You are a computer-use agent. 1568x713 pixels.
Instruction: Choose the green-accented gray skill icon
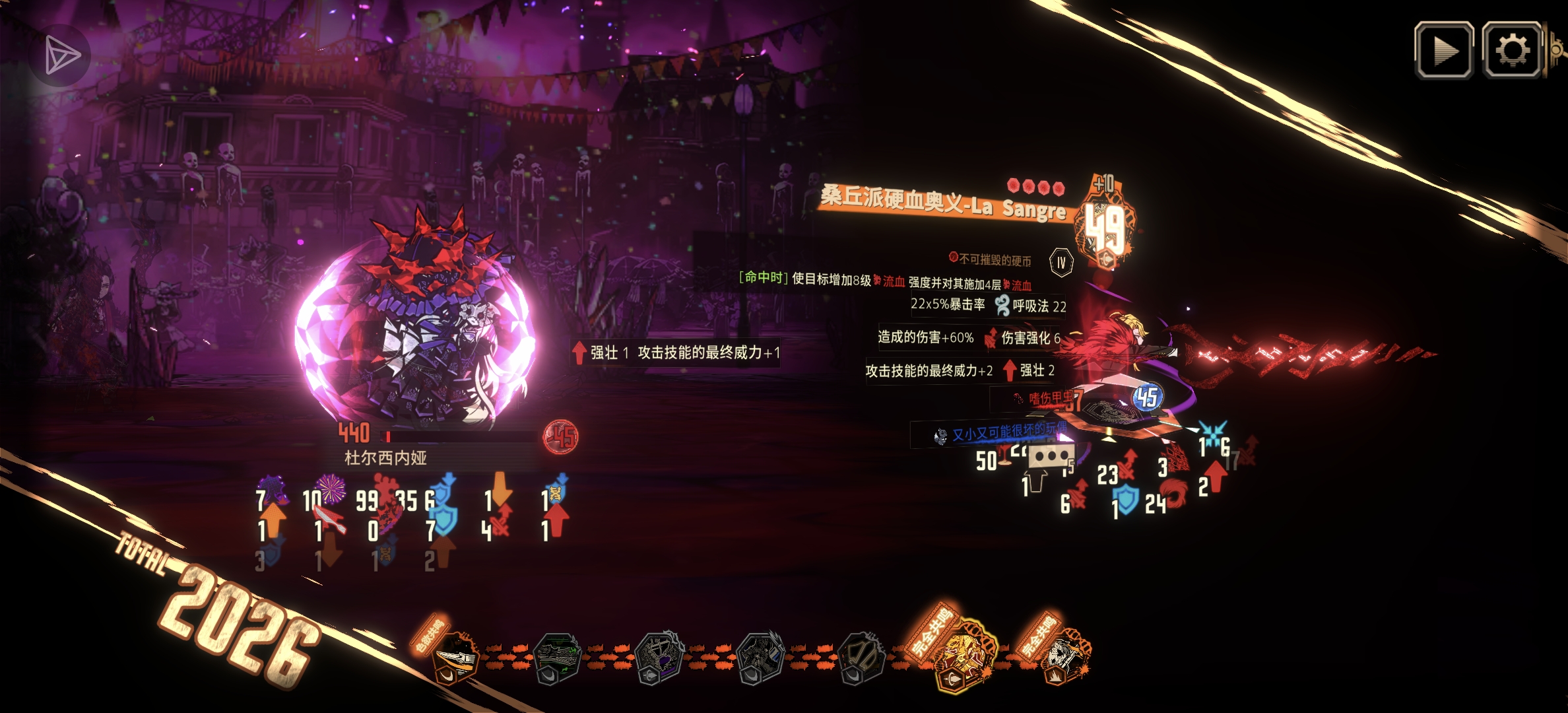click(556, 658)
